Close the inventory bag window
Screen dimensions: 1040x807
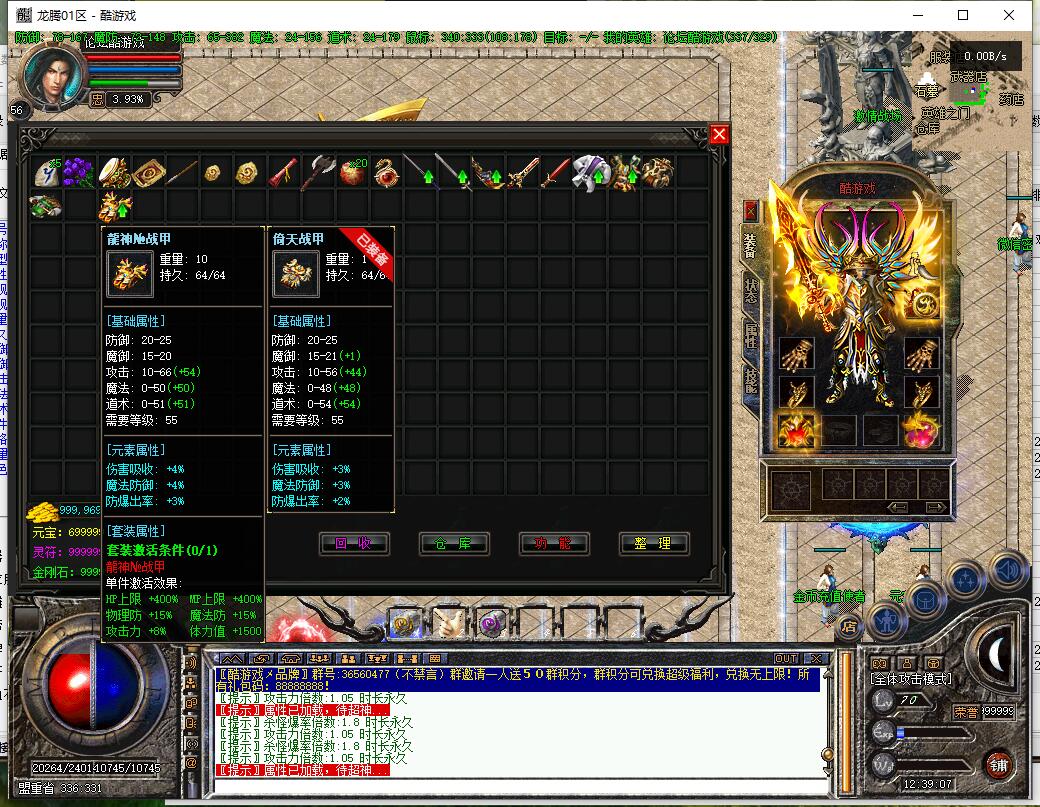719,135
